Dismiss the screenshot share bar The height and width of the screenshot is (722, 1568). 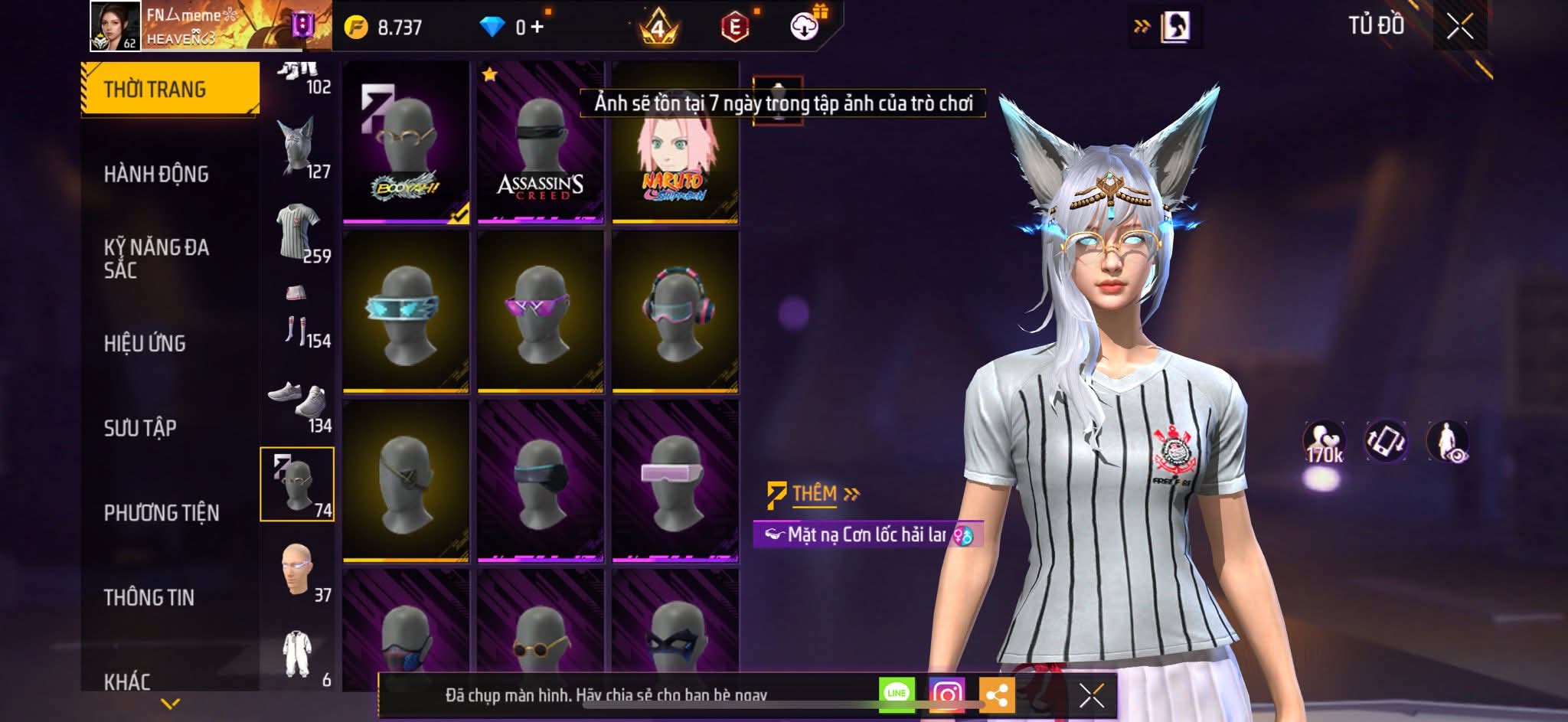pos(1091,695)
